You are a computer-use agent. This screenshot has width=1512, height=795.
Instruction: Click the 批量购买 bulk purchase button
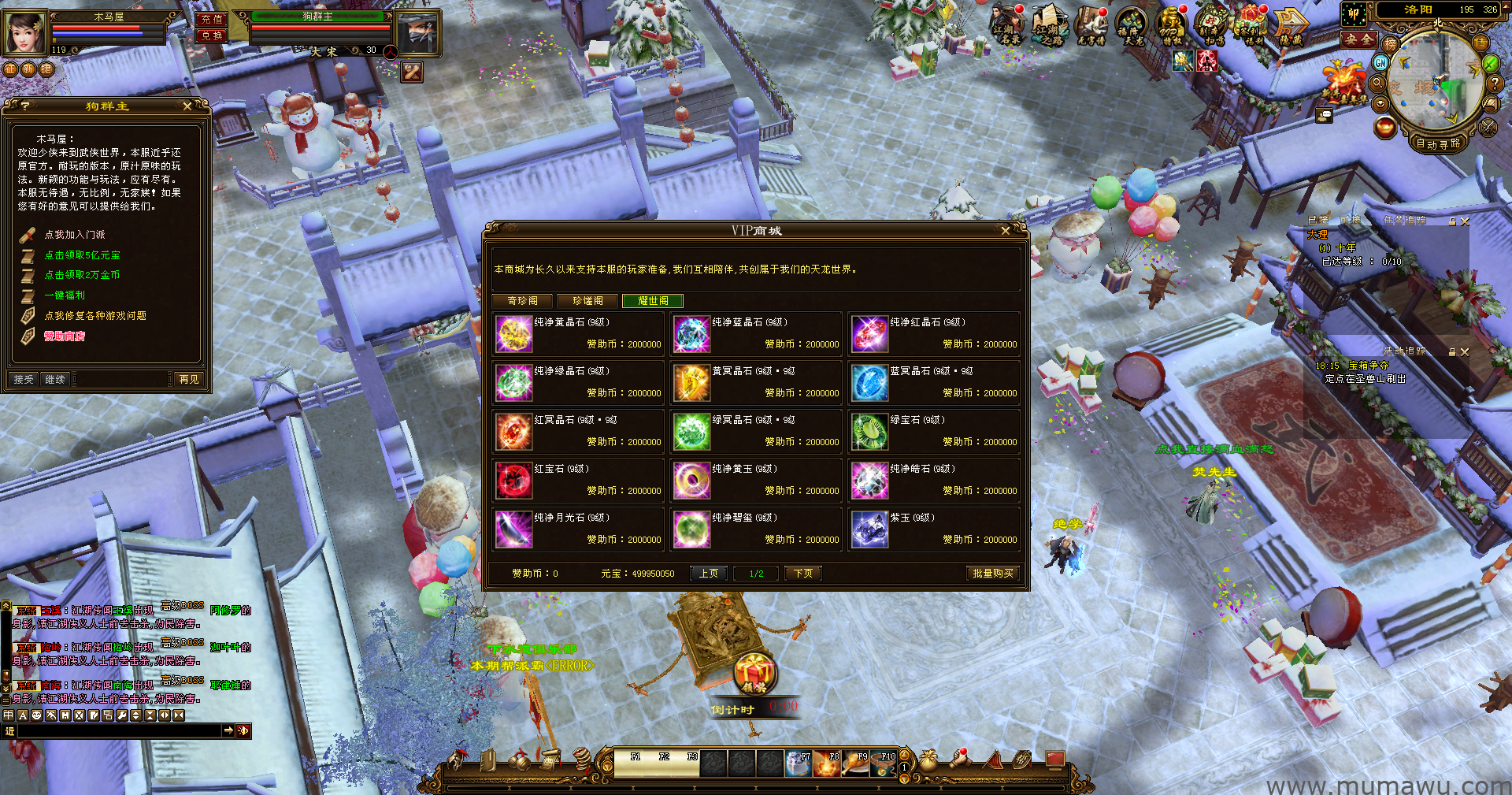point(992,574)
